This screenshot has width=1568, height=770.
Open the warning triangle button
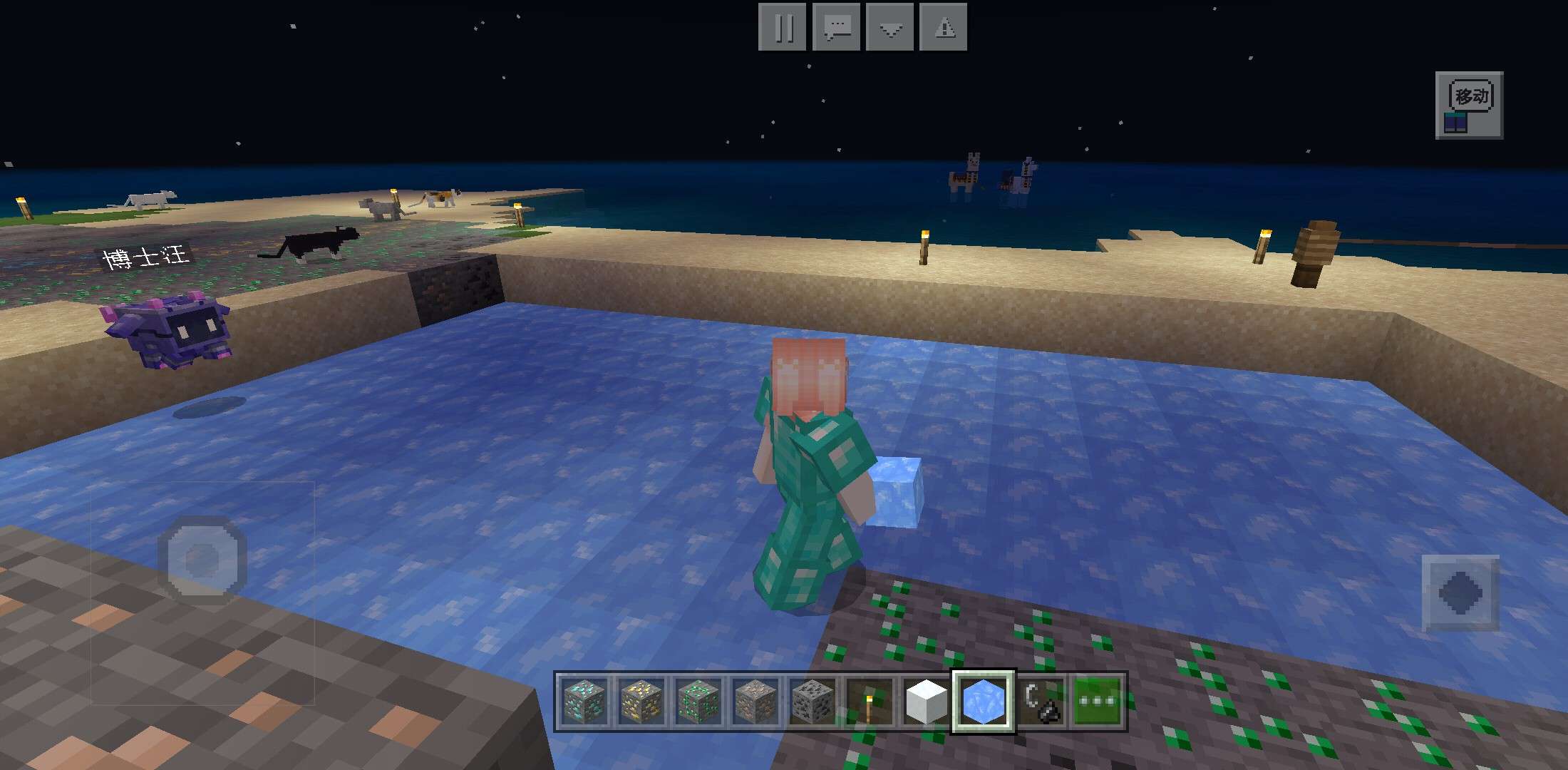tap(944, 28)
